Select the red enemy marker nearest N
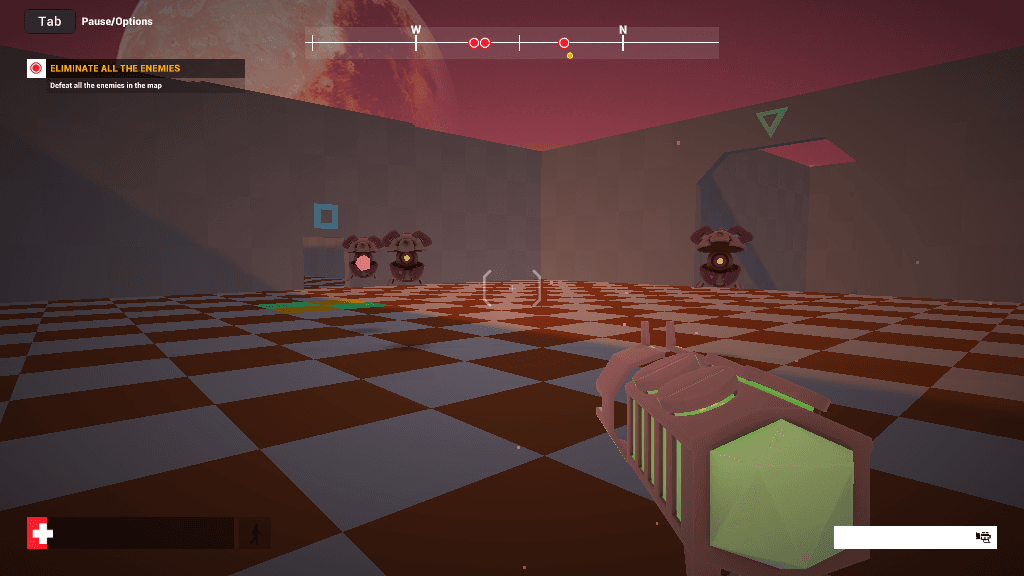Screen dimensions: 1024x576 point(564,43)
